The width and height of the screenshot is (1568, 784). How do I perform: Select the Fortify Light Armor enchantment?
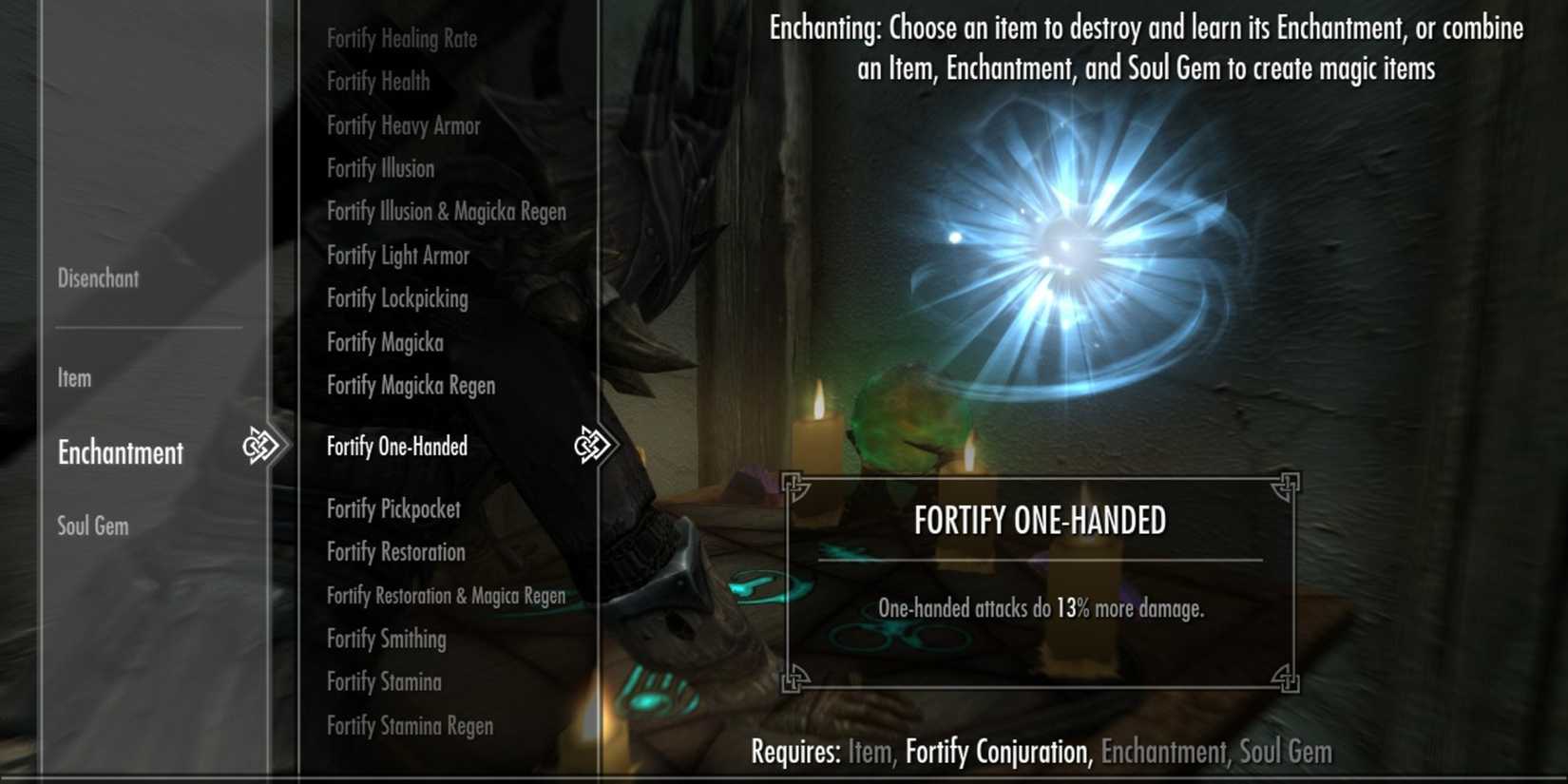coord(398,255)
